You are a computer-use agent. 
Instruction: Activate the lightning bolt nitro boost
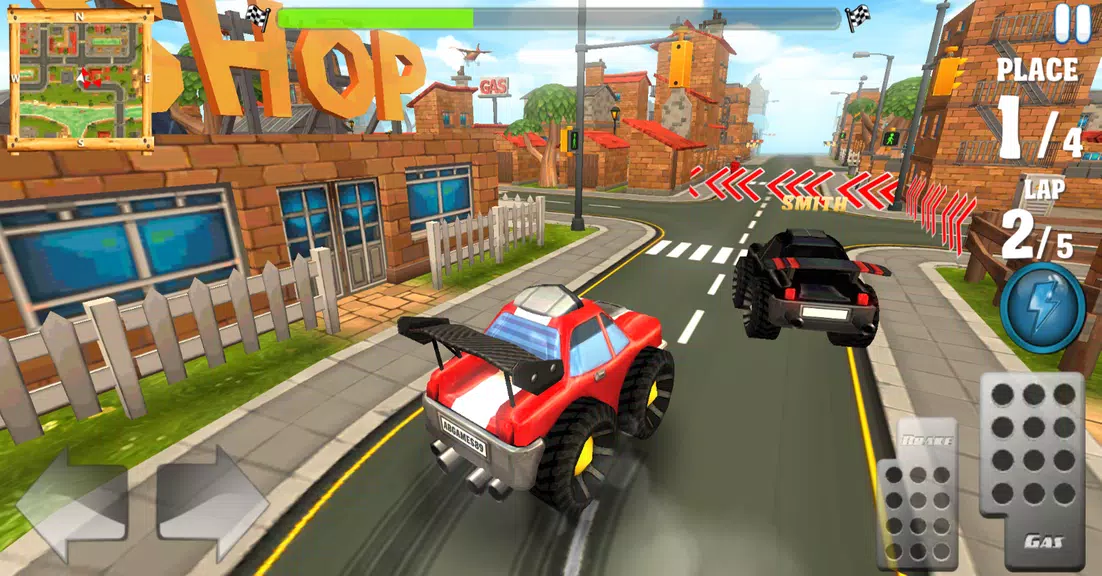click(1043, 307)
